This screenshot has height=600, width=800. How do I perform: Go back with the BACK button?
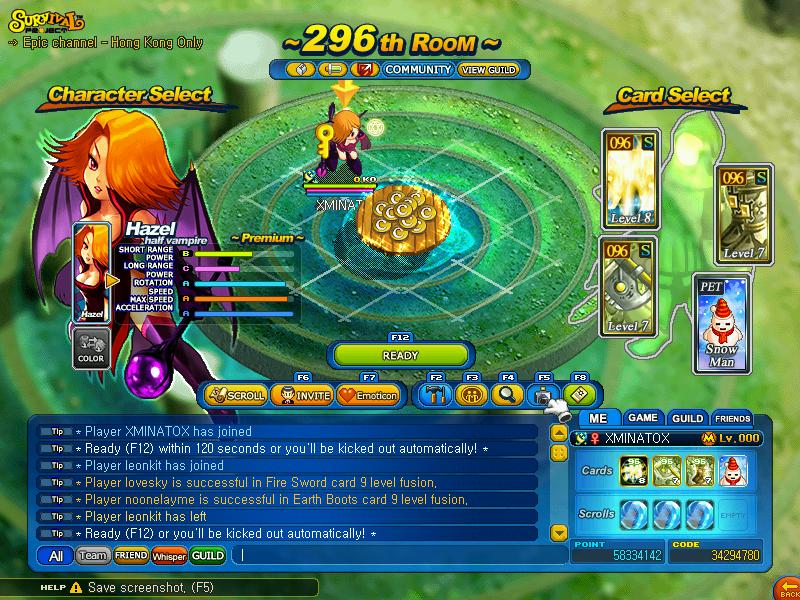point(787,586)
